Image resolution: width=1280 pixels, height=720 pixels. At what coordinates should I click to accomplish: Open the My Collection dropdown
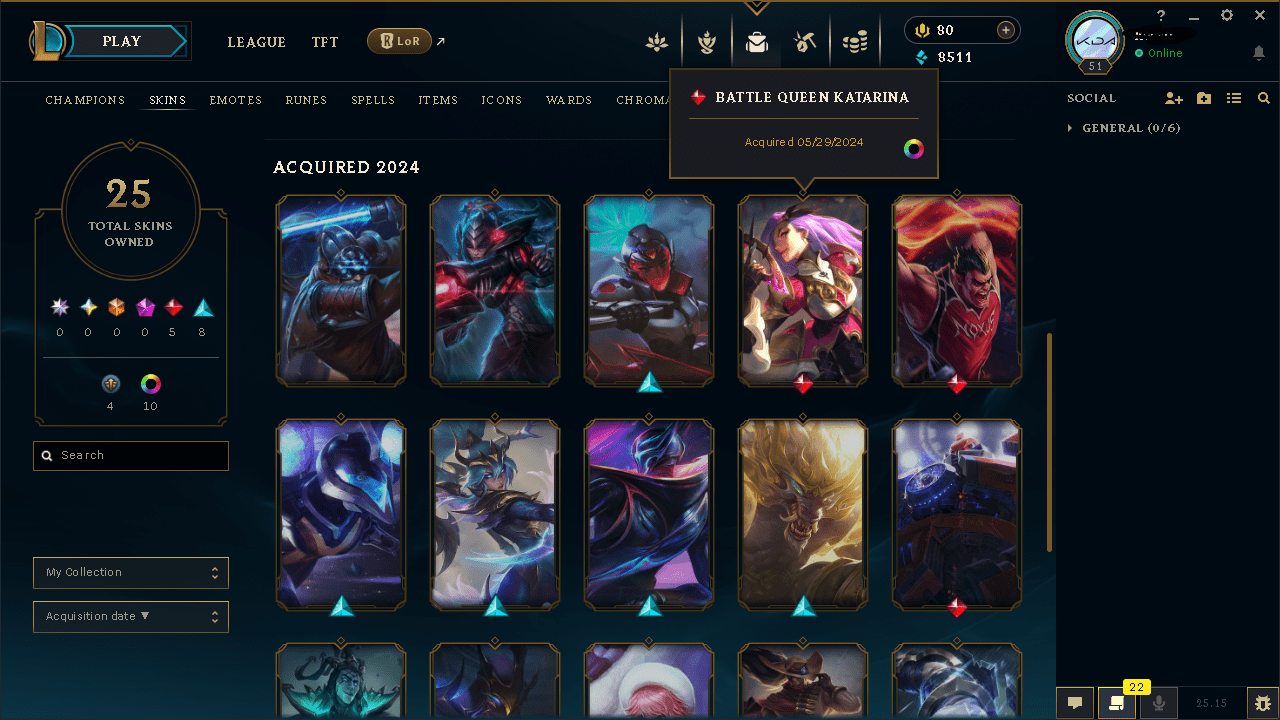click(x=130, y=572)
